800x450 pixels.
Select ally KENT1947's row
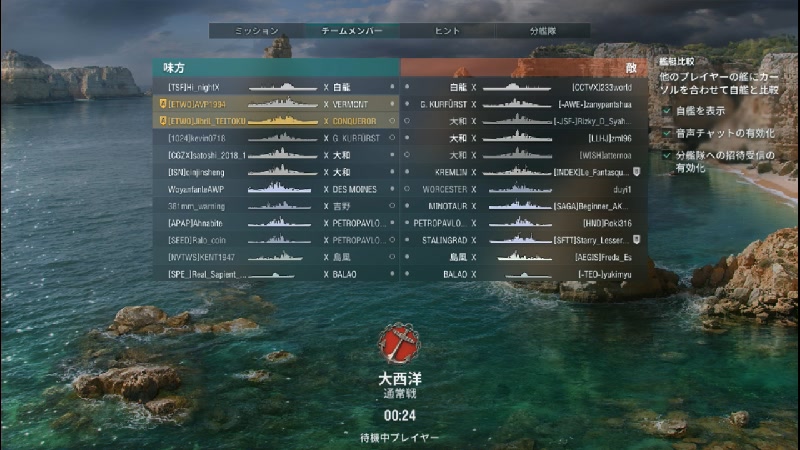[x=275, y=256]
